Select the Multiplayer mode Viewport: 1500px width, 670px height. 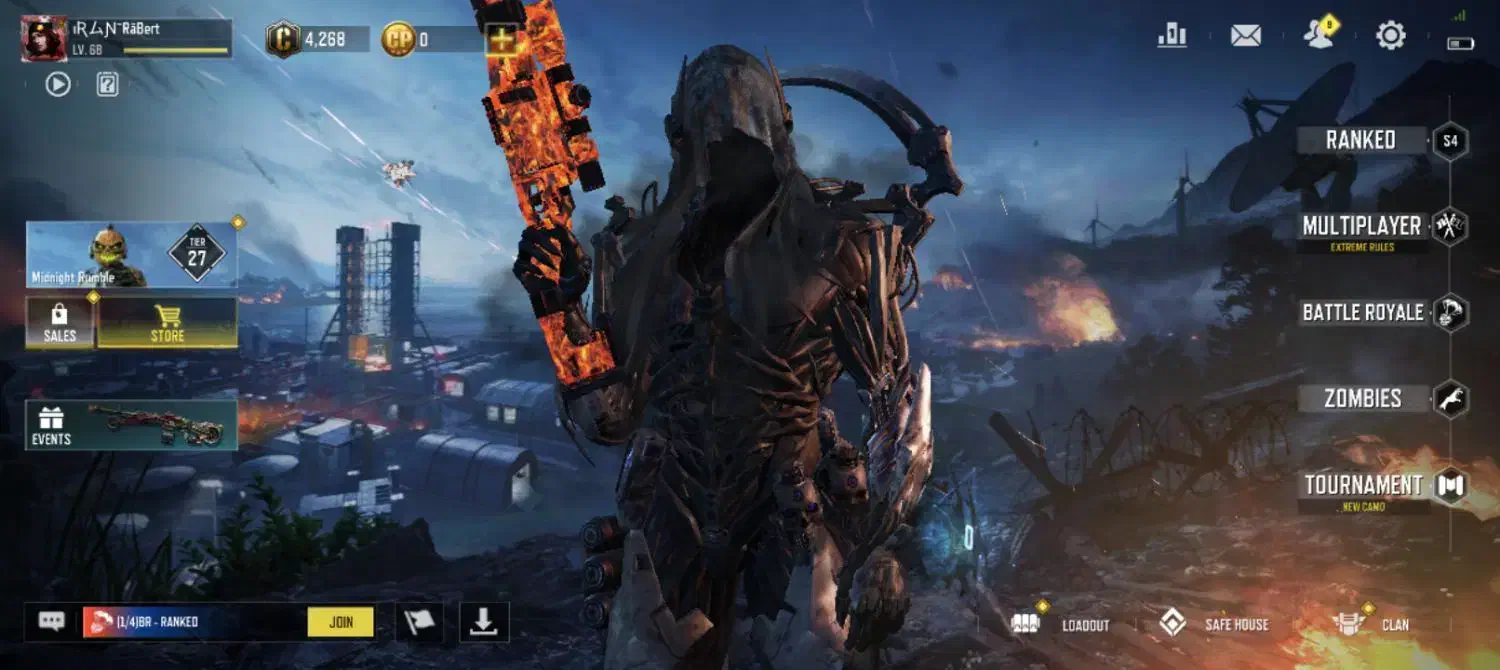[x=1361, y=226]
